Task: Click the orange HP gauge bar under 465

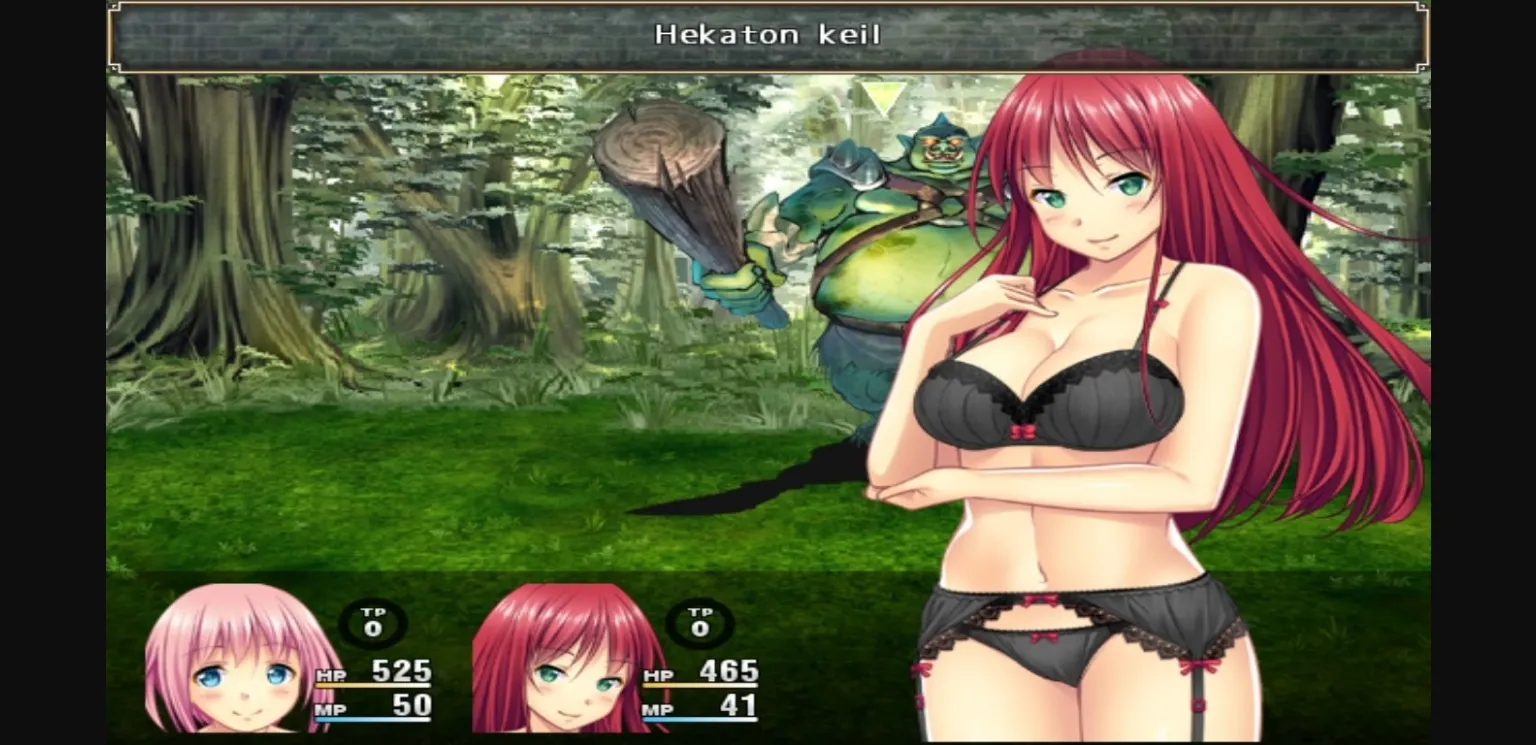Action: [x=700, y=686]
